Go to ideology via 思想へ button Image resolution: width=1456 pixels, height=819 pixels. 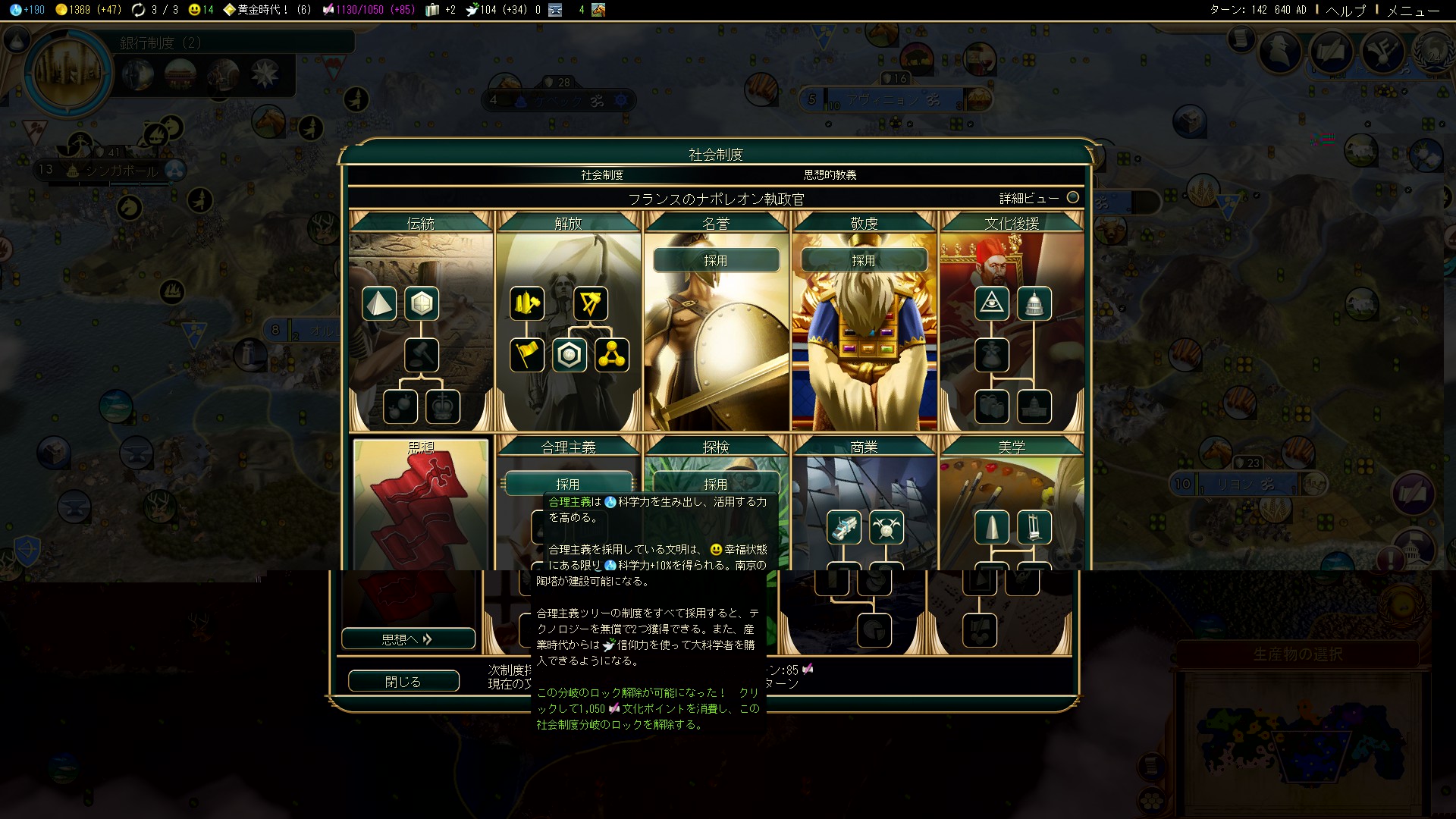pos(408,639)
